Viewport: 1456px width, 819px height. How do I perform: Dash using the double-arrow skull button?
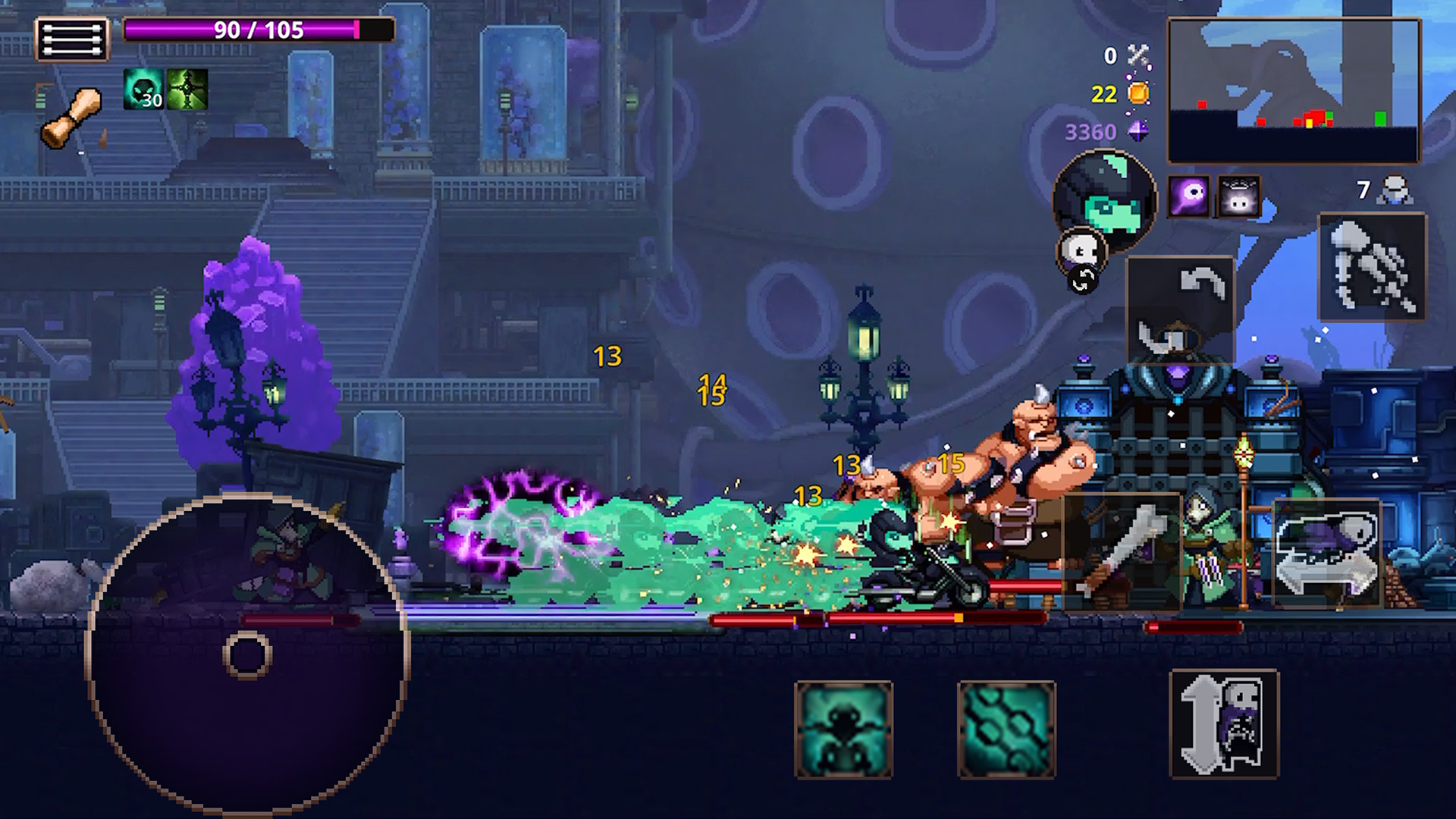[1327, 554]
